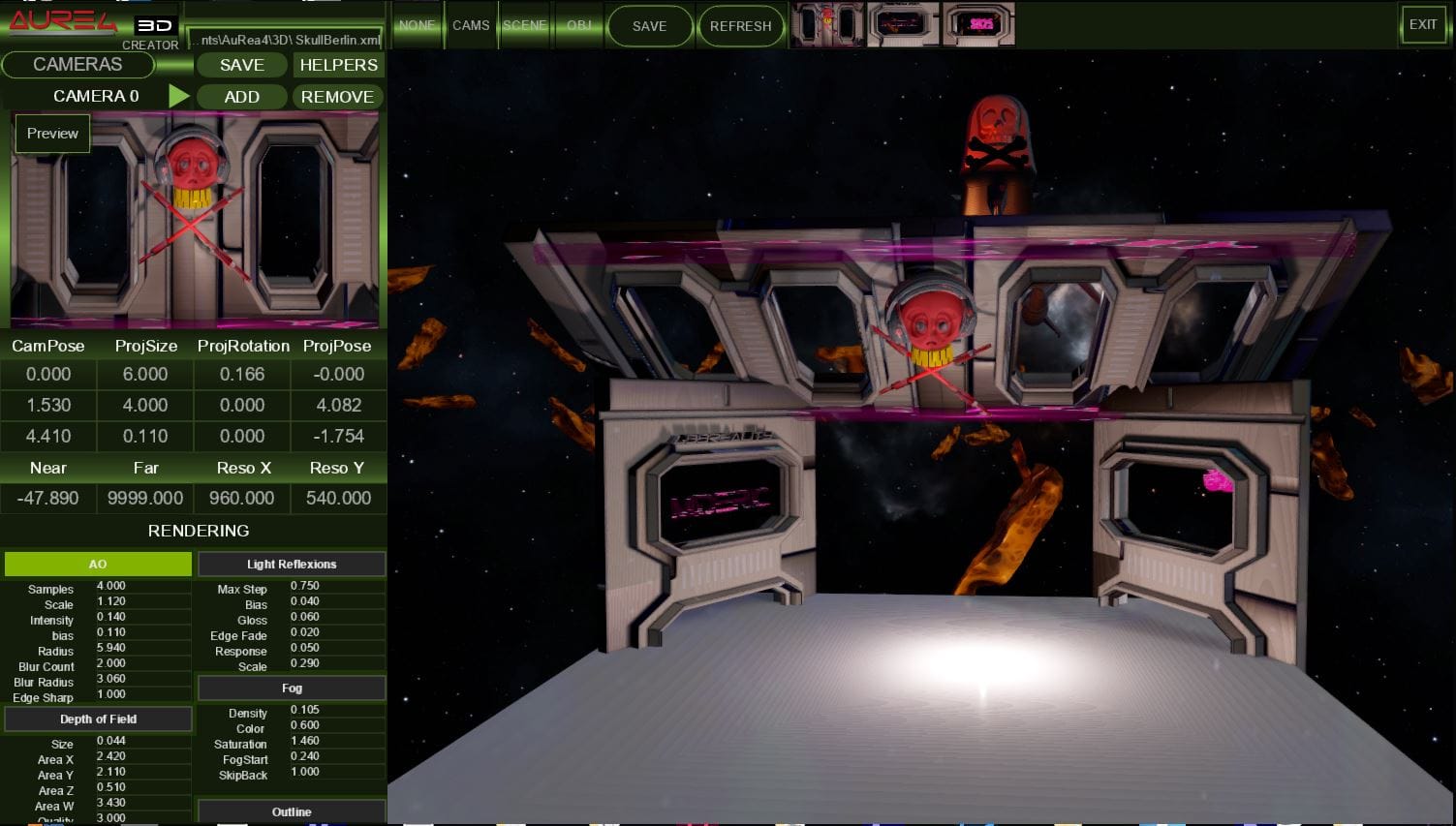This screenshot has width=1456, height=826.
Task: Toggle Light Reflexions rendering
Action: [x=292, y=564]
